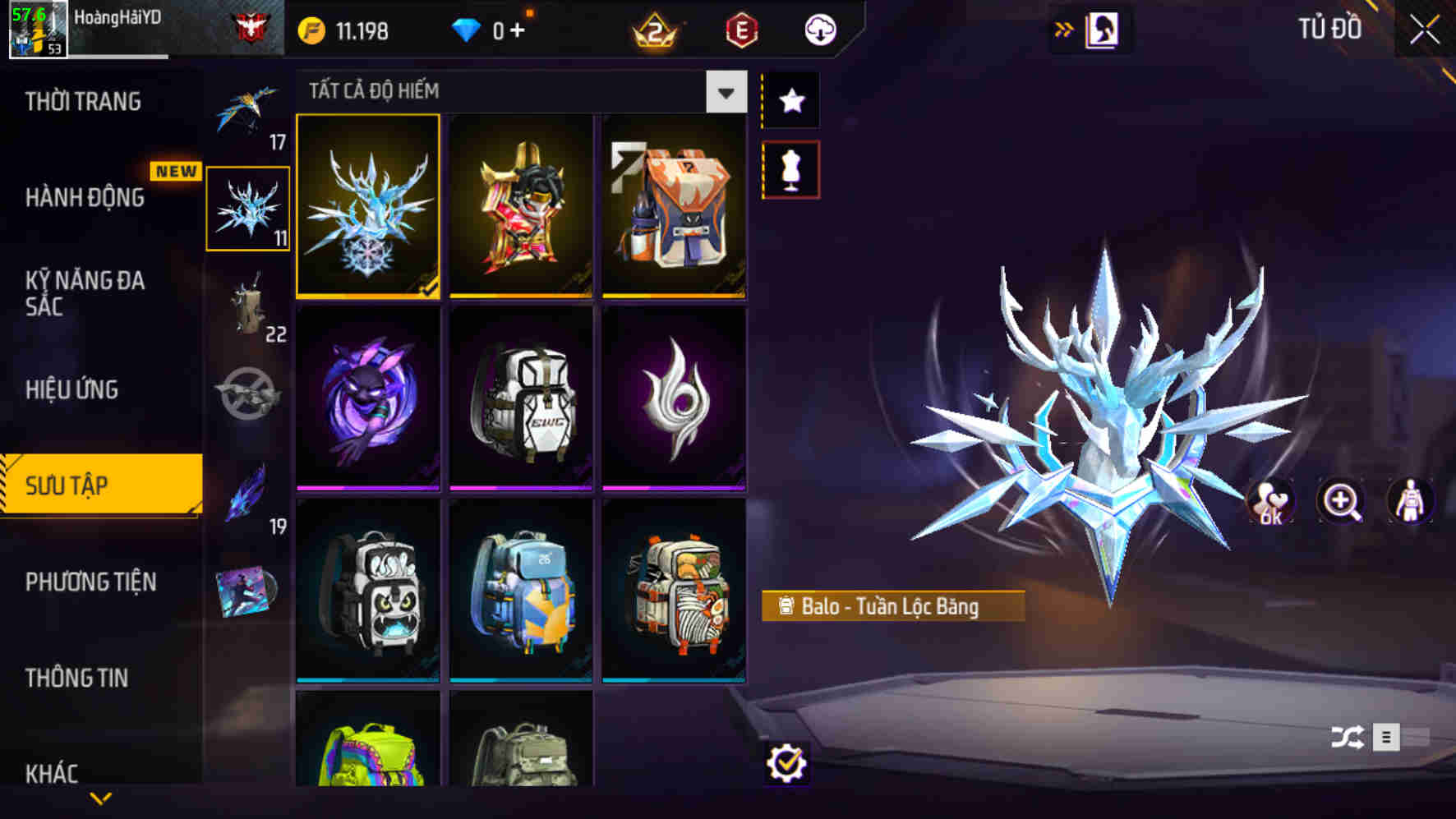Image resolution: width=1456 pixels, height=819 pixels.
Task: Expand the sidebar with the down chevron below KHÁC
Action: [100, 797]
